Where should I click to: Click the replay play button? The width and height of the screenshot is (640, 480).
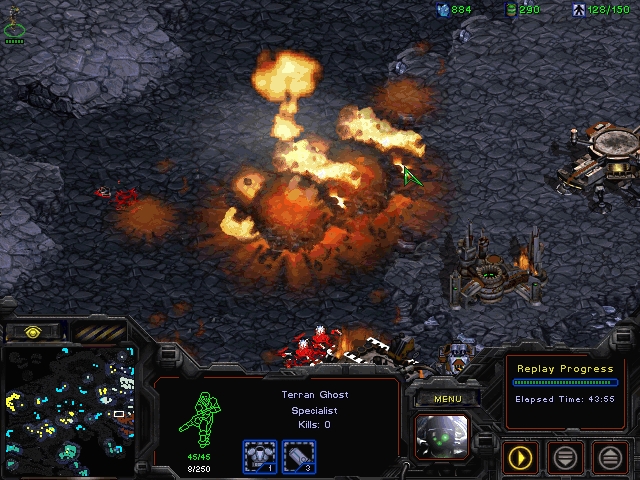[x=521, y=457]
